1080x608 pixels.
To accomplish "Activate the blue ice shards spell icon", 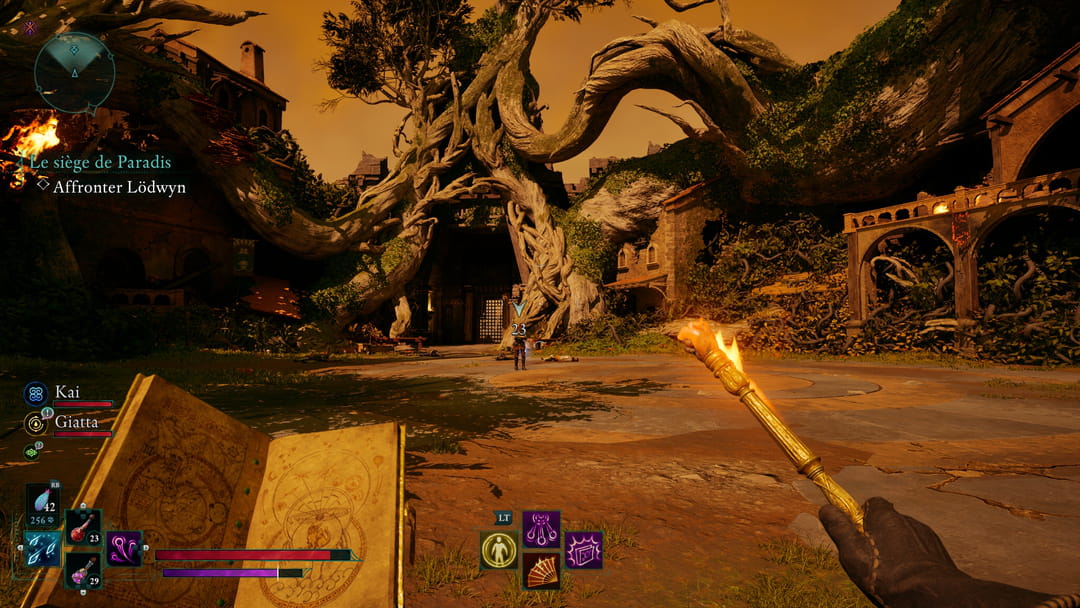I will 43,549.
